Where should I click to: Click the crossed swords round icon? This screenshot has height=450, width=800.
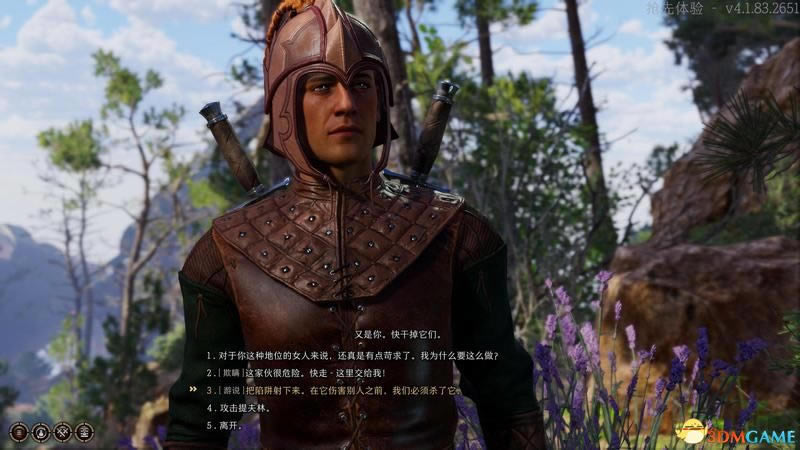point(62,432)
